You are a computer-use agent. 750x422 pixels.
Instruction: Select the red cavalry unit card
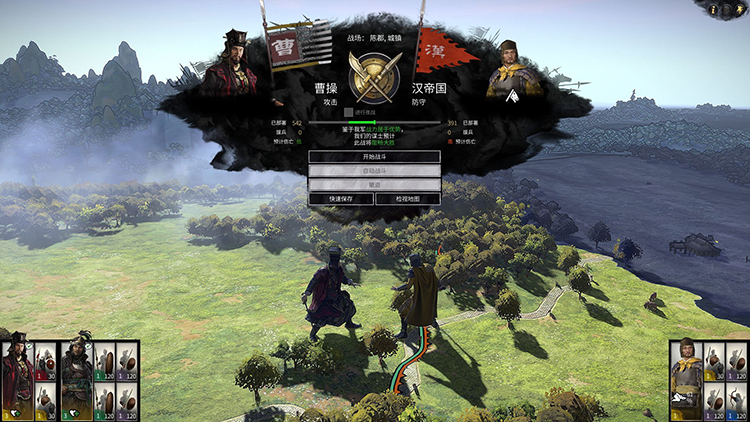click(x=46, y=361)
